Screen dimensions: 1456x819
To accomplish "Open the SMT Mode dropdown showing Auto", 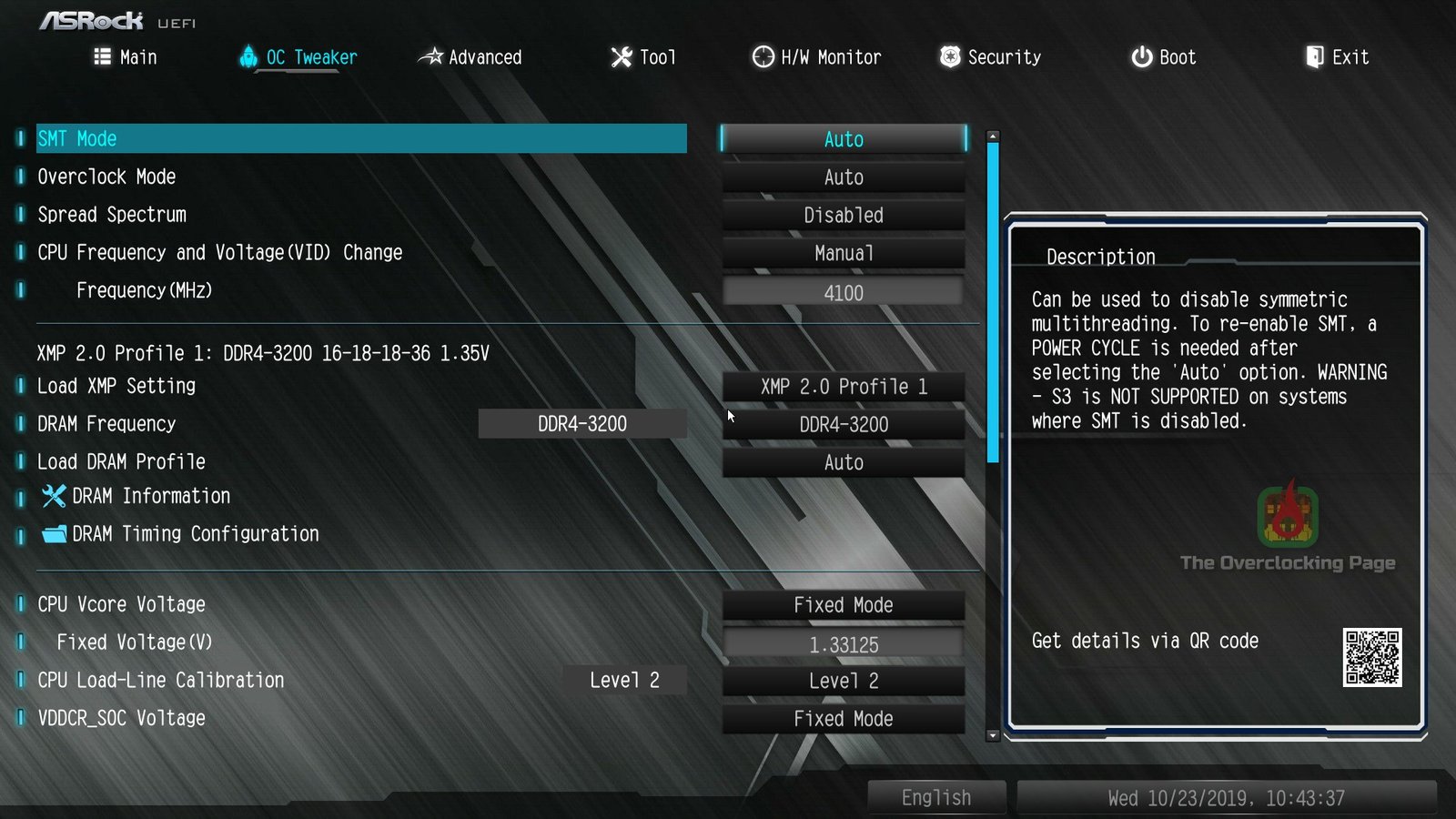I will (843, 138).
